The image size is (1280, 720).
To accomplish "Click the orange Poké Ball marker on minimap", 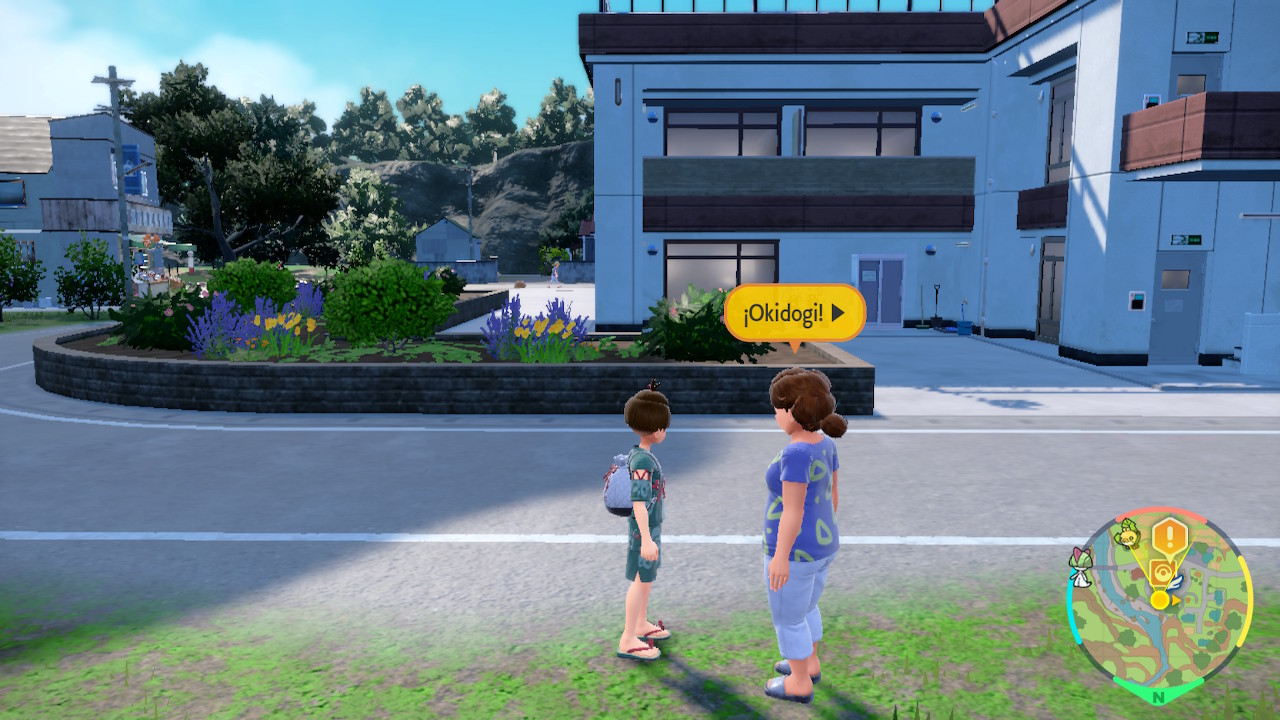I will (1162, 573).
